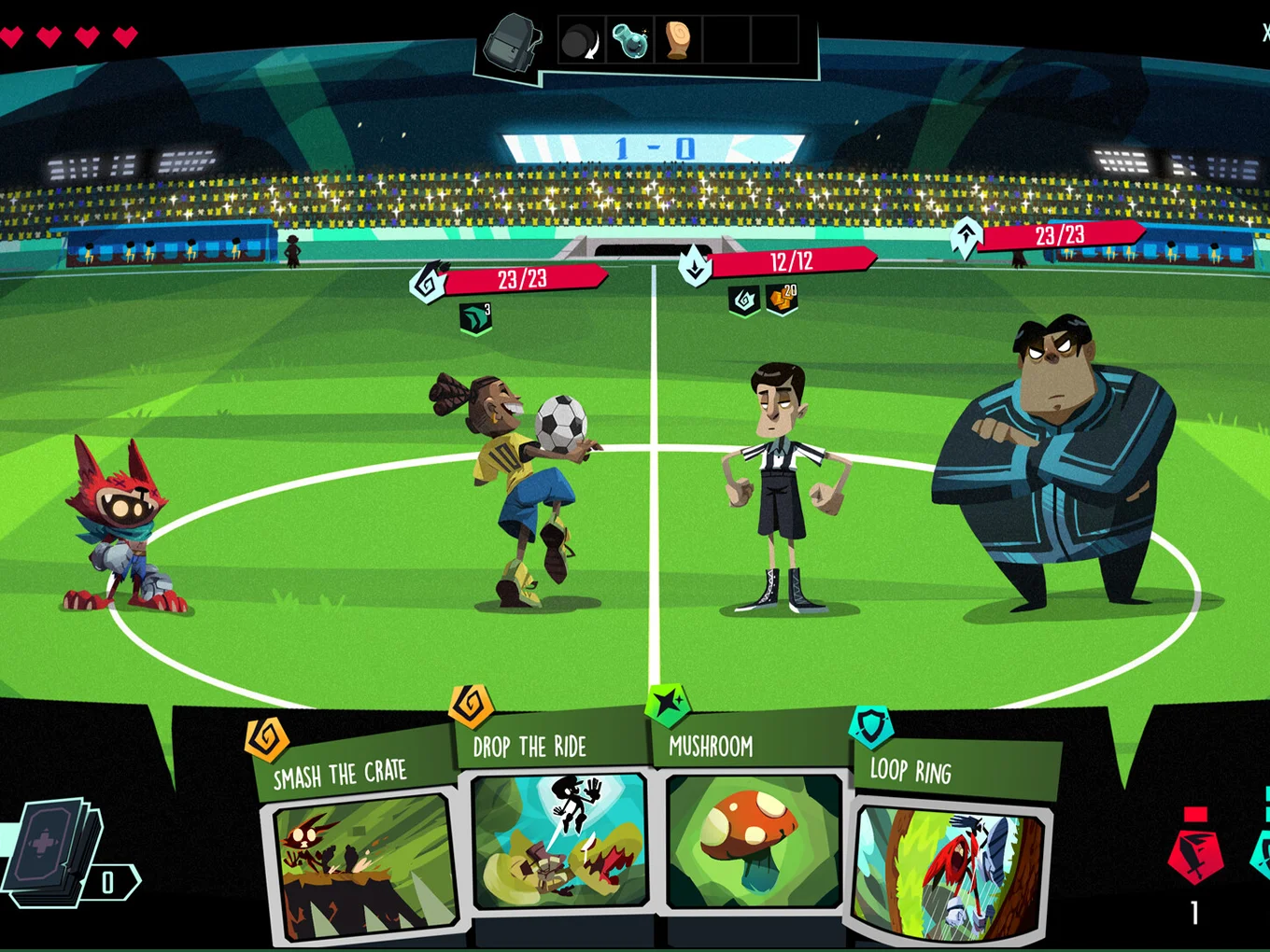Select the dark orb swap item

581,41
